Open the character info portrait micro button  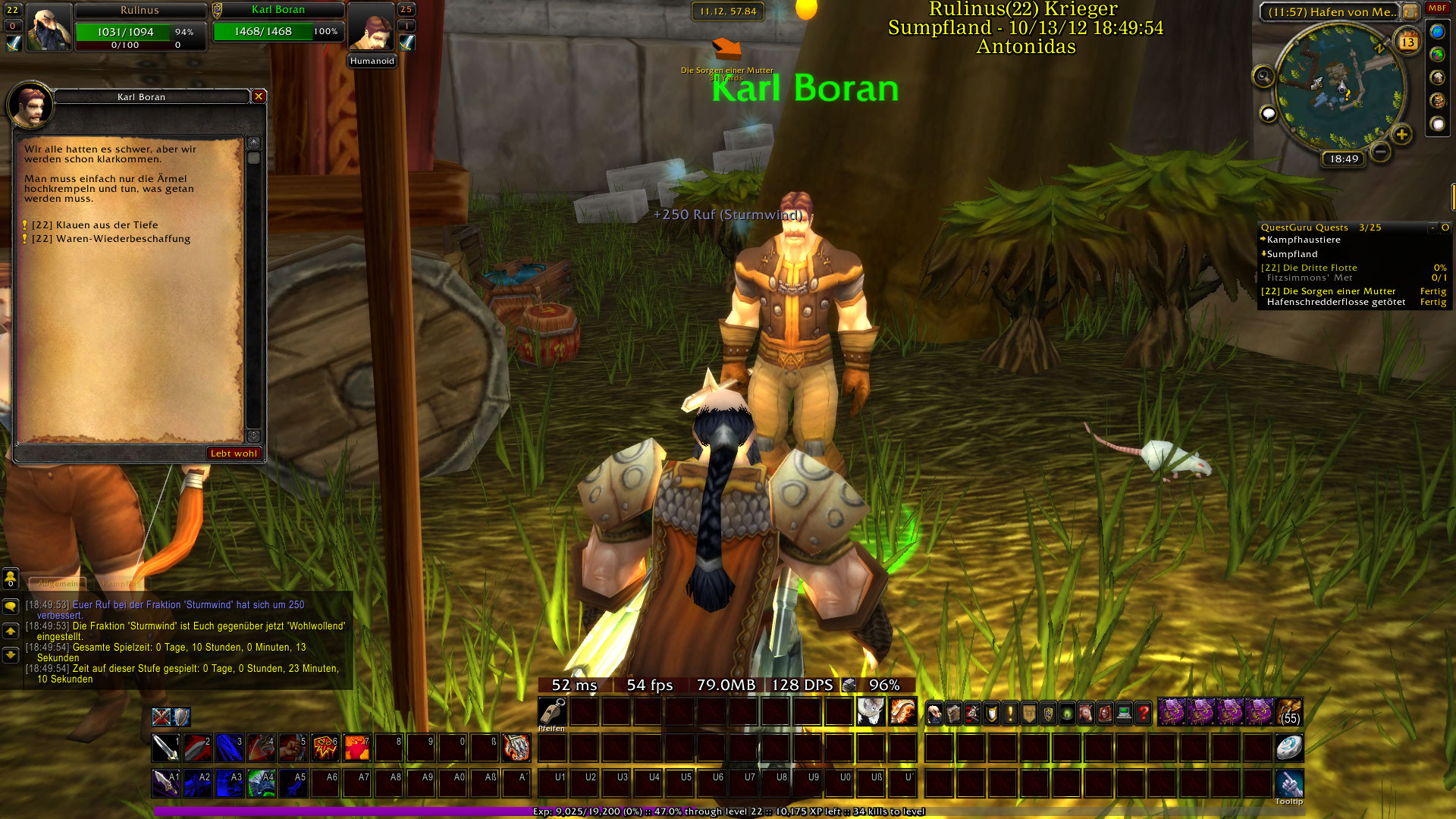(934, 713)
